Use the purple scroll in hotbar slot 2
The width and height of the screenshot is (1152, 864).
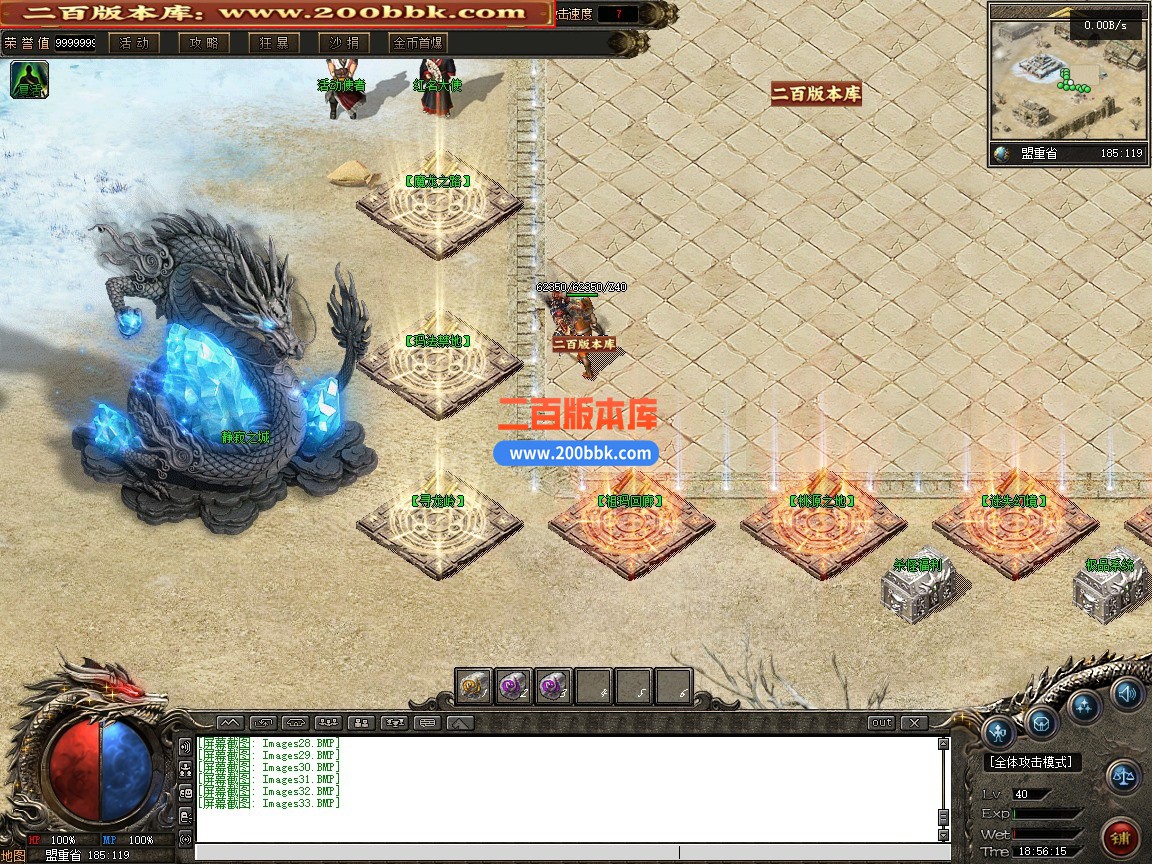pos(514,687)
